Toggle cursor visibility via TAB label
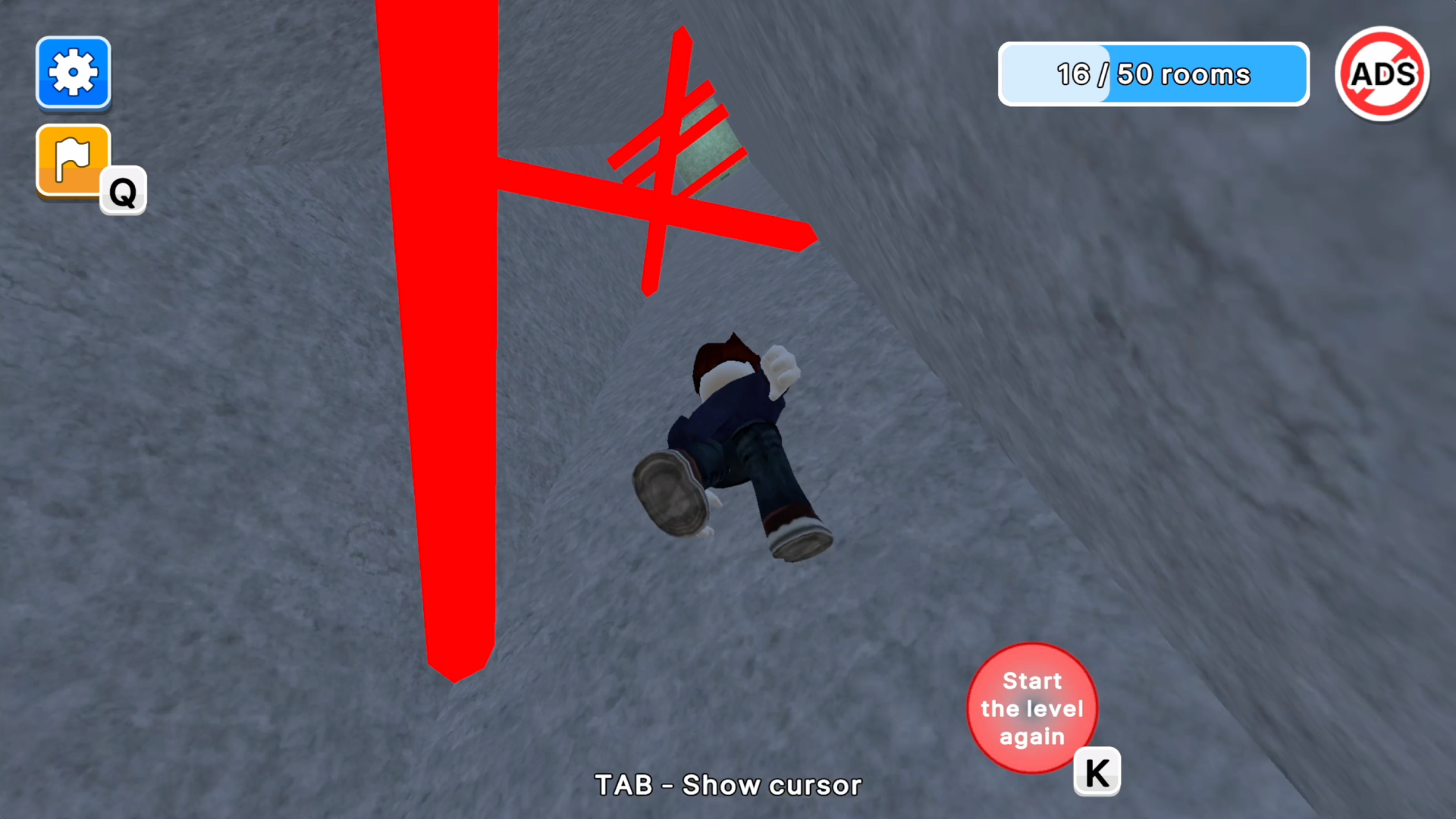 (727, 785)
